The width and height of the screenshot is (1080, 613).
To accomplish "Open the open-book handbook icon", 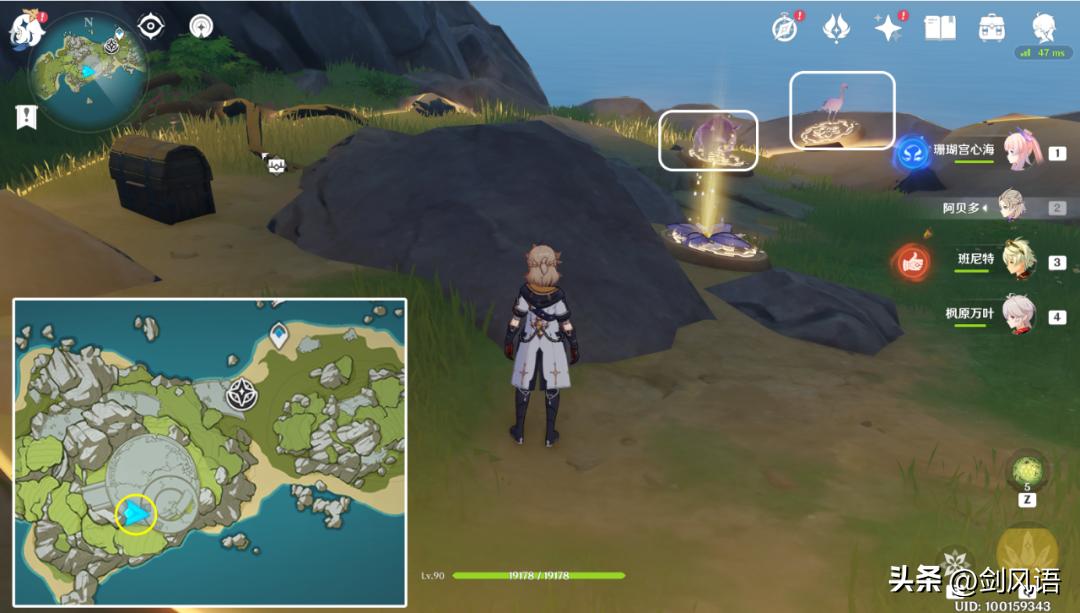I will click(x=940, y=28).
